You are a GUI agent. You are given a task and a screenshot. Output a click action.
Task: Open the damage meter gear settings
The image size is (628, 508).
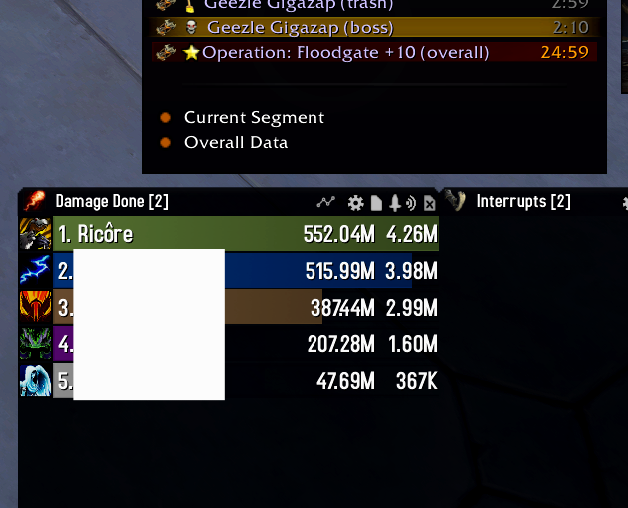[355, 203]
